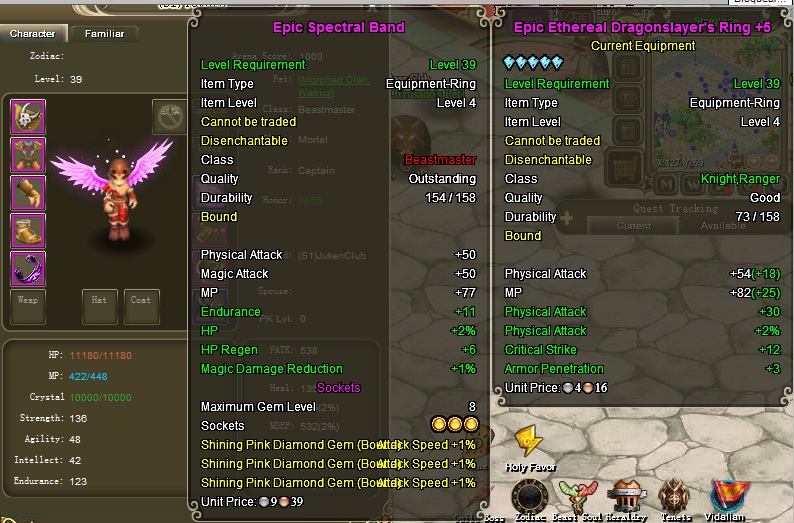Switch to the Character tab
Image resolution: width=794 pixels, height=523 pixels.
[x=33, y=34]
